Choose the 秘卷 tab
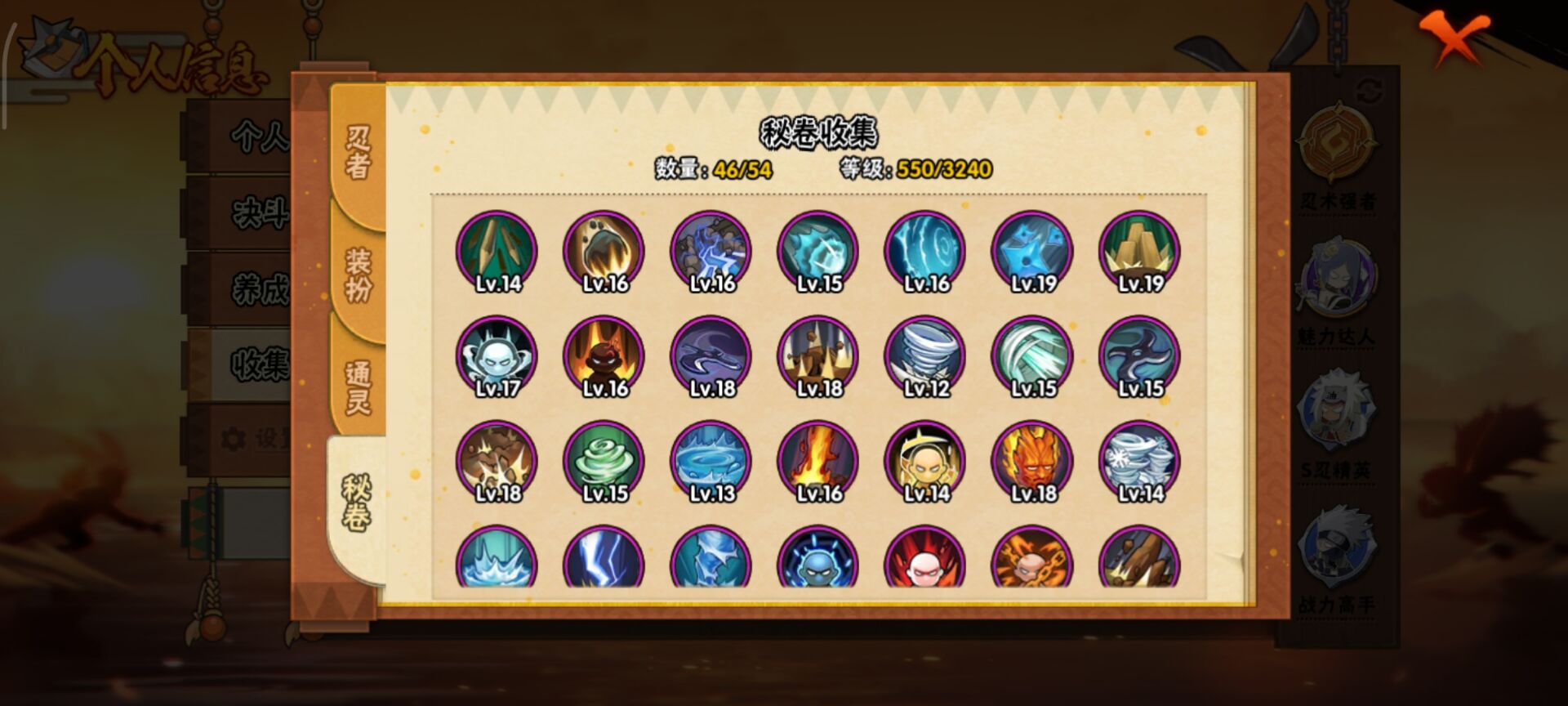The height and width of the screenshot is (706, 1568). pos(356,503)
